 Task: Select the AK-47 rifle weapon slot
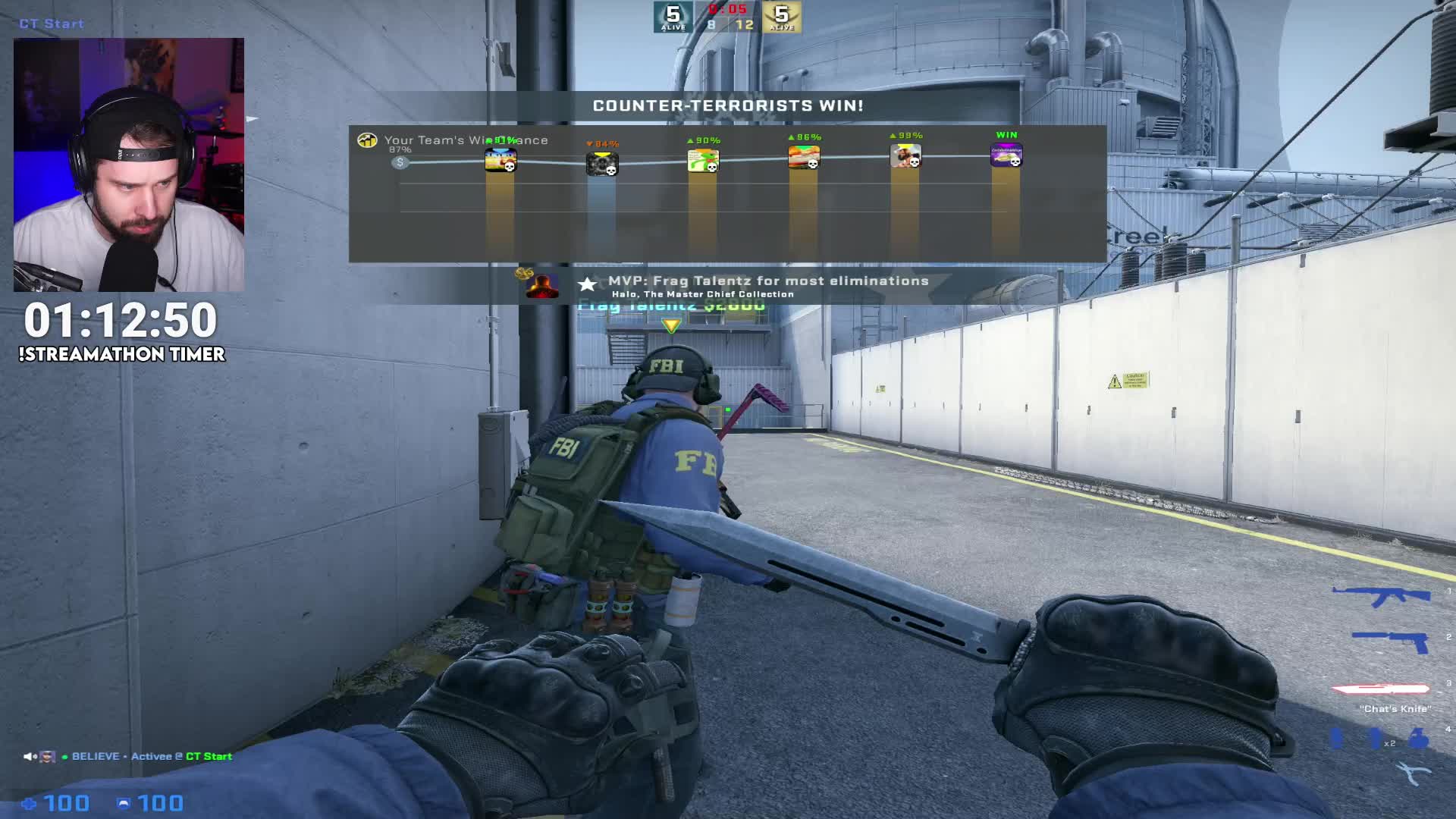1381,596
